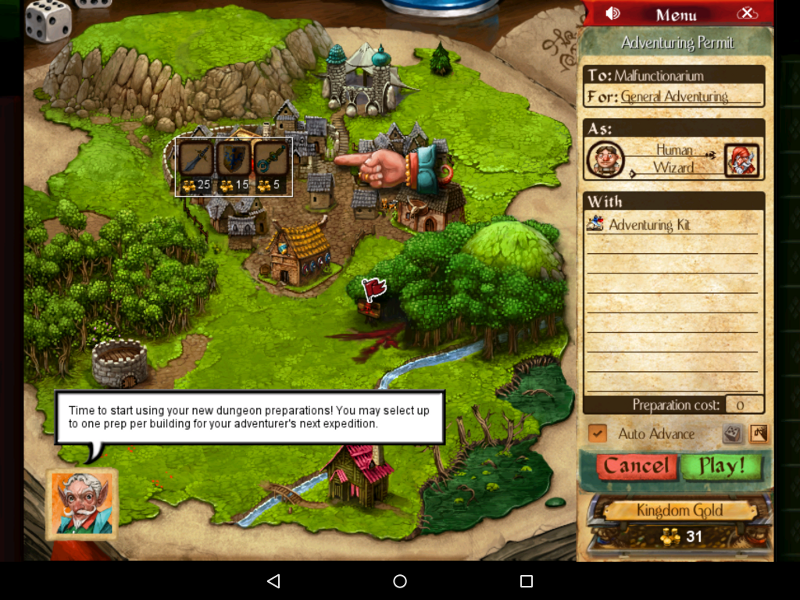800x600 pixels.
Task: Select the Wizard class portrait
Action: (x=741, y=160)
